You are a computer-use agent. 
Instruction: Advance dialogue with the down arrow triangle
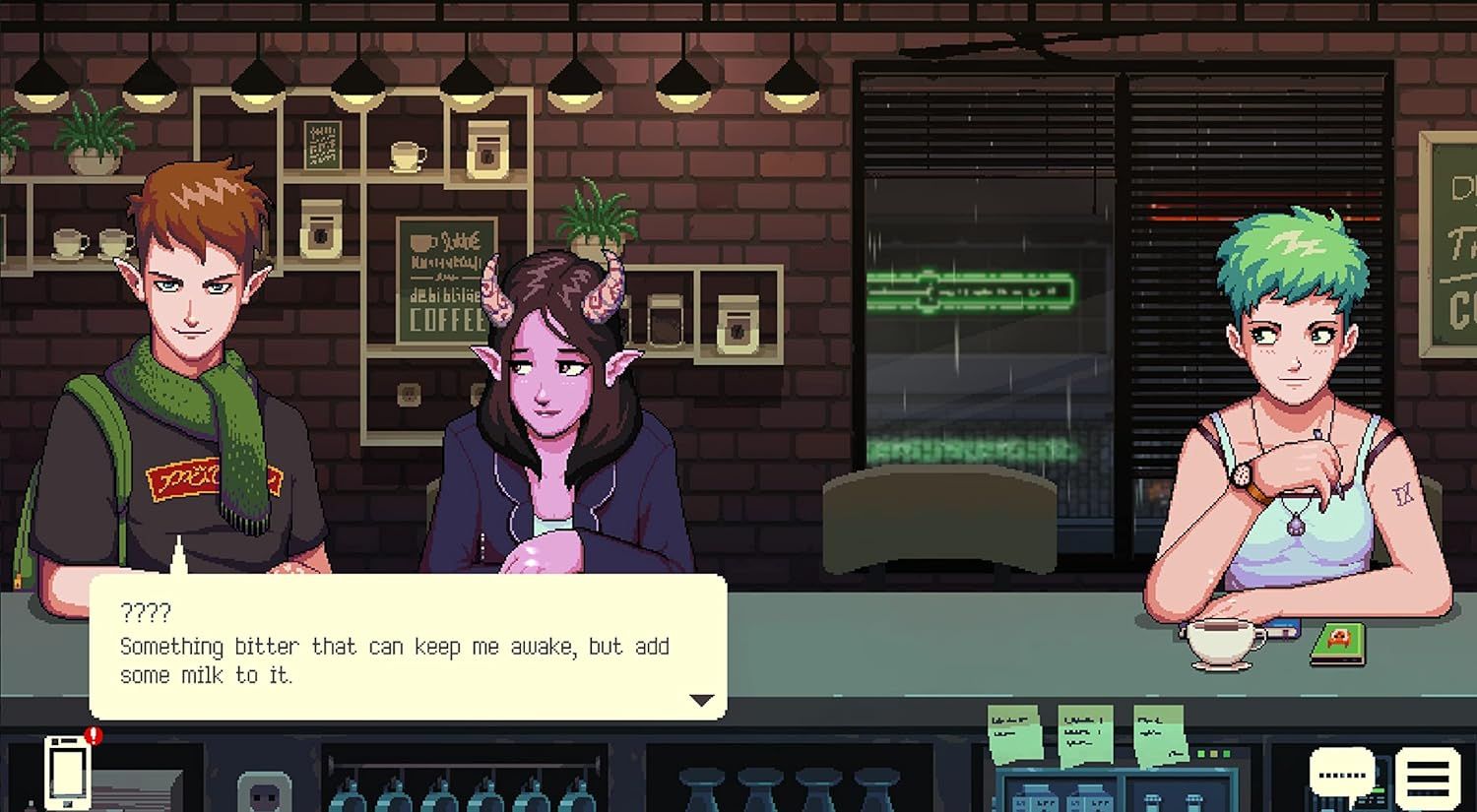click(701, 700)
